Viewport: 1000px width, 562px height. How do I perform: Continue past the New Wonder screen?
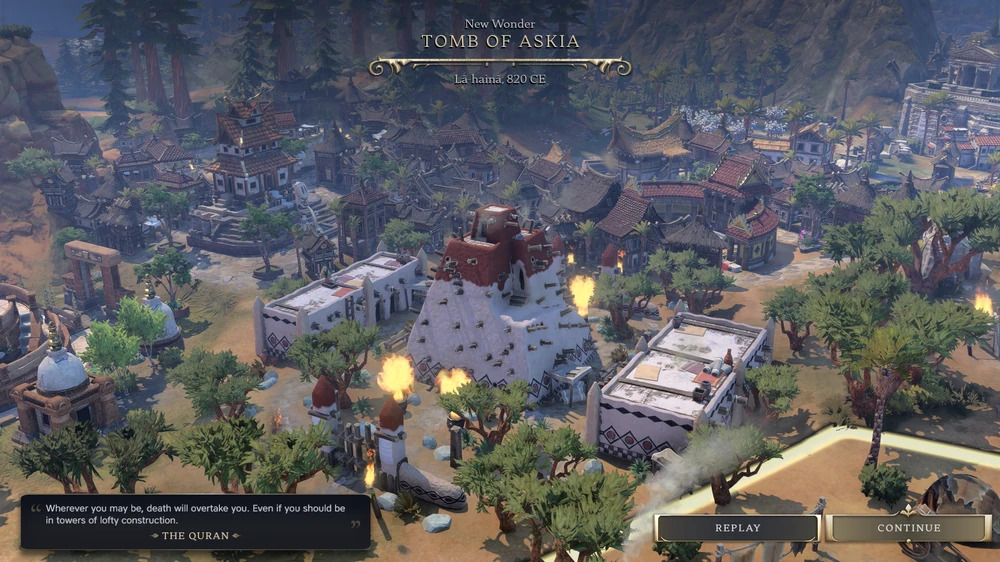[x=909, y=528]
